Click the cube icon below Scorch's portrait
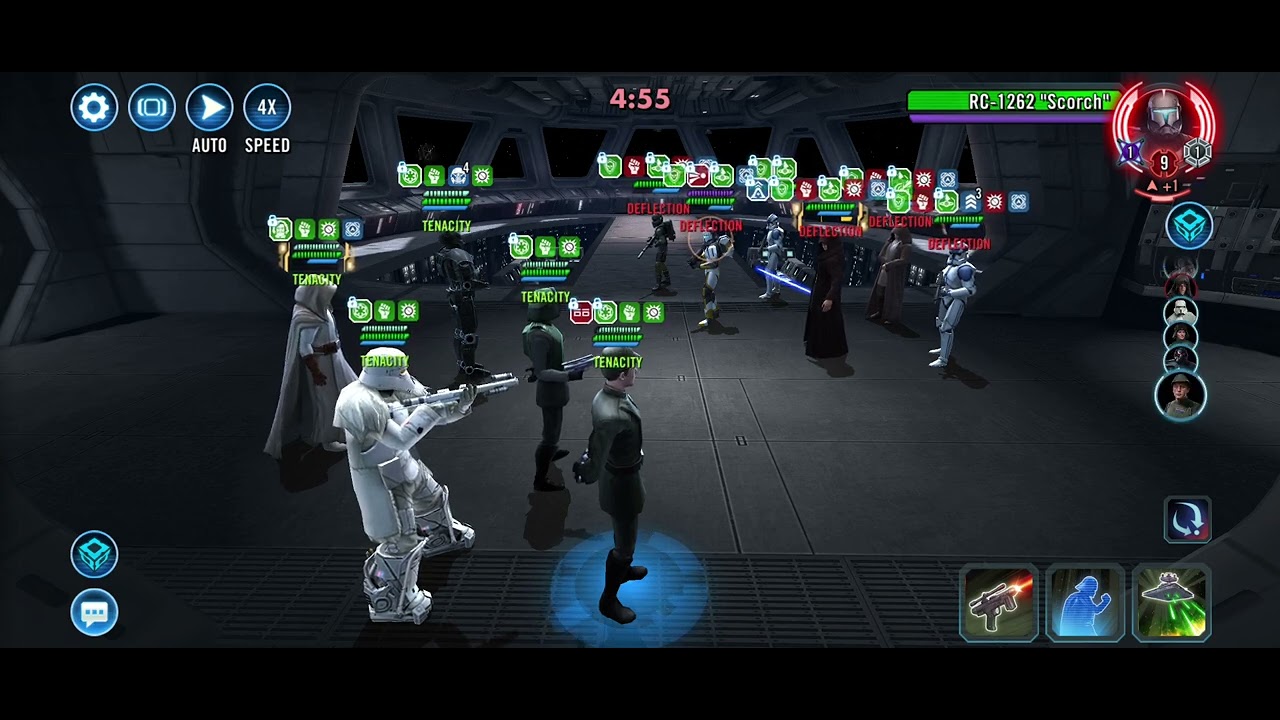 click(1189, 226)
